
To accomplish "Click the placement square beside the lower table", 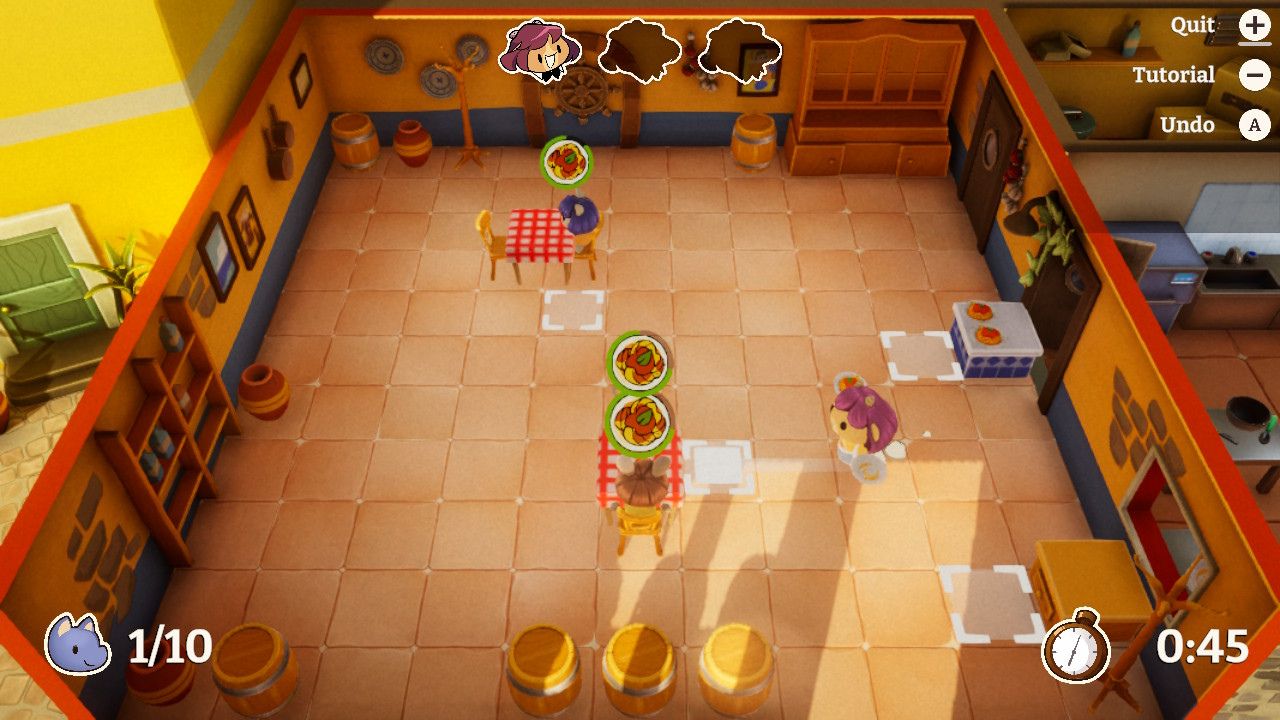I will pyautogui.click(x=718, y=466).
